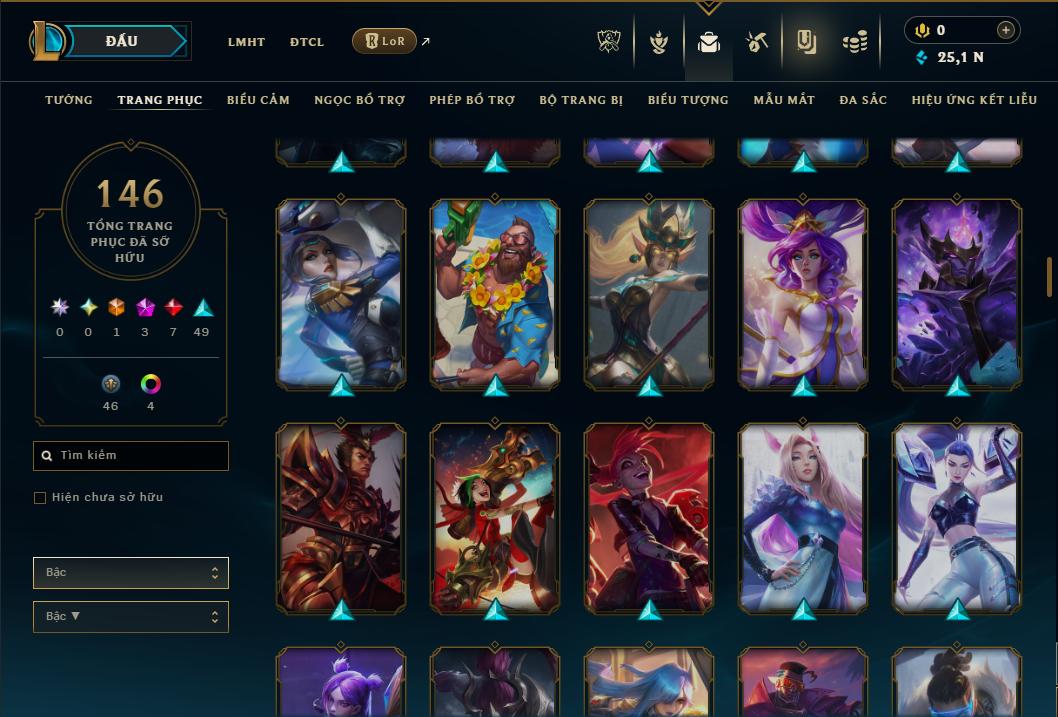Open the LoR external link

tap(386, 41)
